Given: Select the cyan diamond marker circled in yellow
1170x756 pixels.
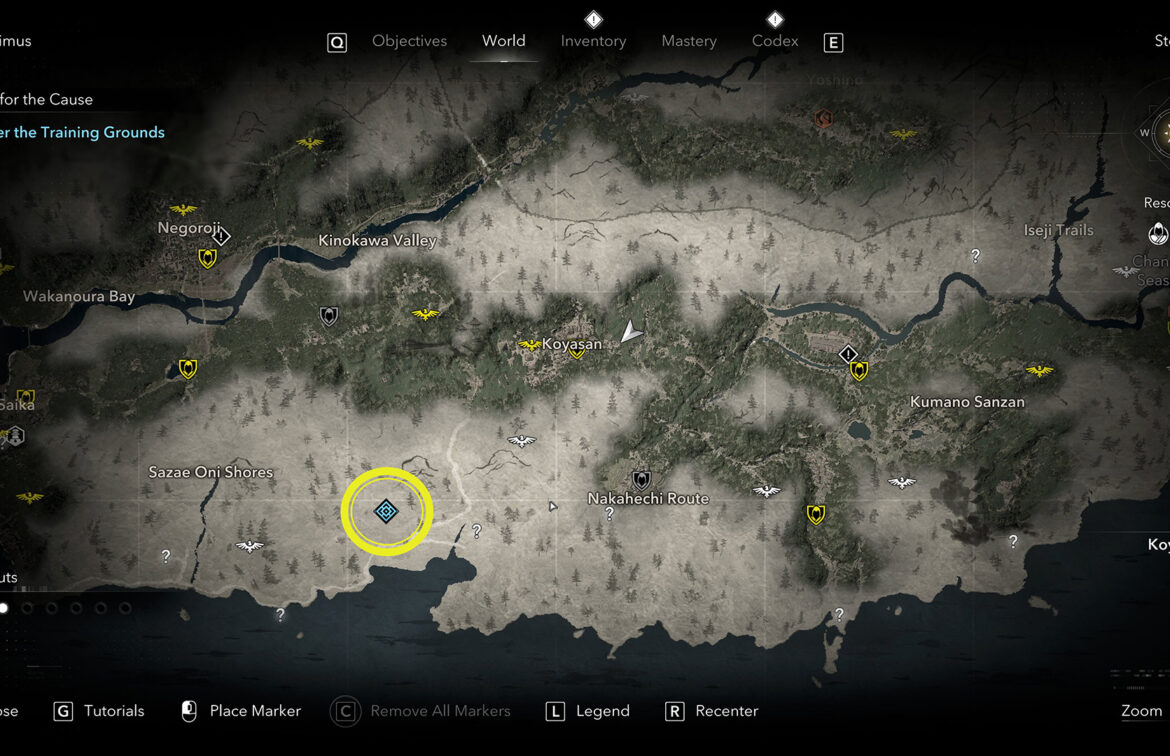Looking at the screenshot, I should pyautogui.click(x=386, y=512).
